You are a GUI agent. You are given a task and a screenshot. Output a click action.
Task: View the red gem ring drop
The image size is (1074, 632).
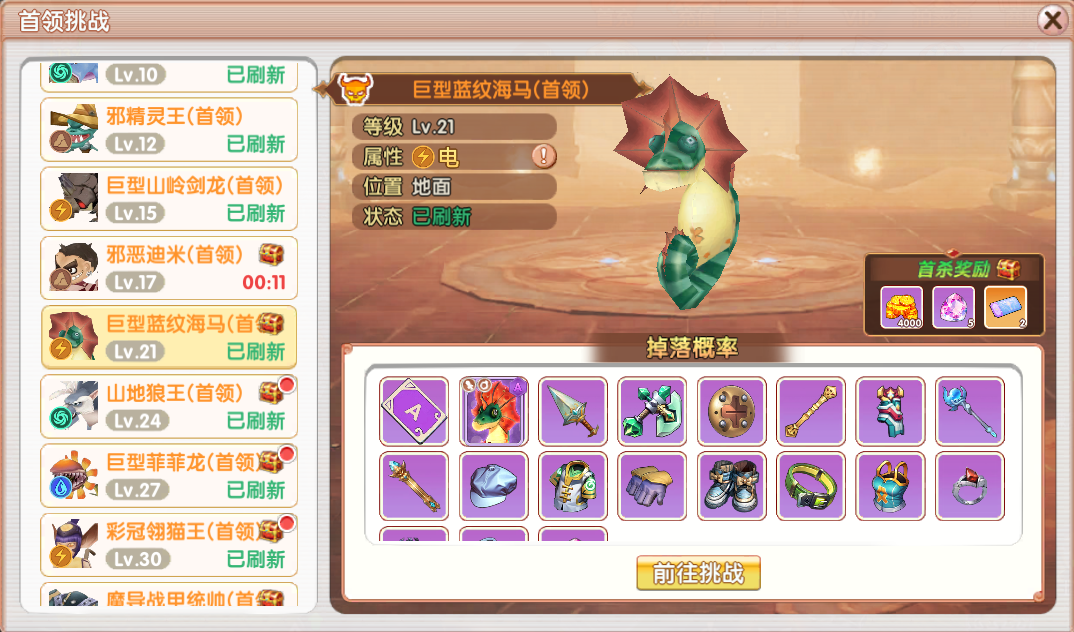(969, 486)
